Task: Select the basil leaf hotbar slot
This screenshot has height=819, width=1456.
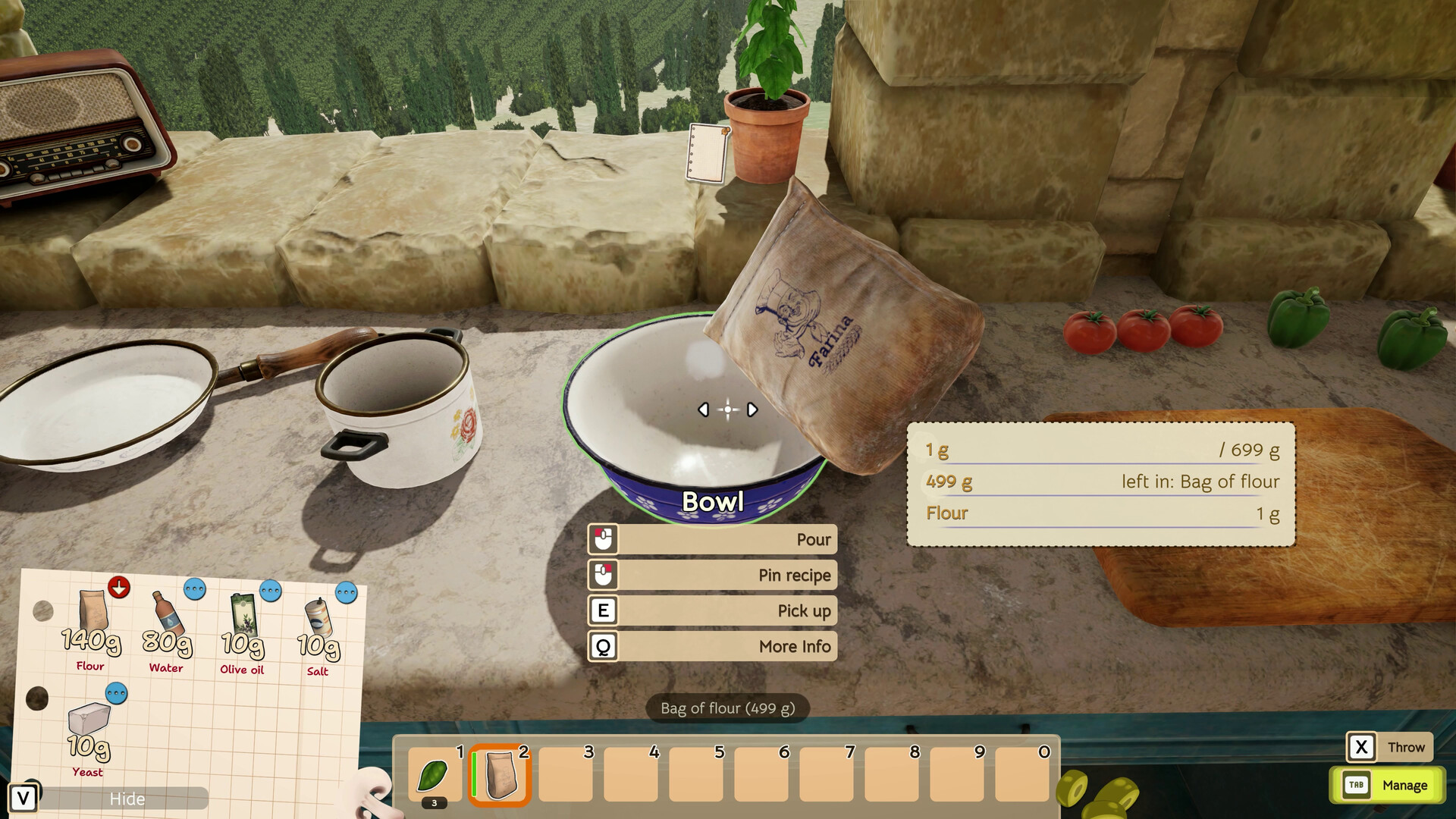Action: [x=435, y=775]
